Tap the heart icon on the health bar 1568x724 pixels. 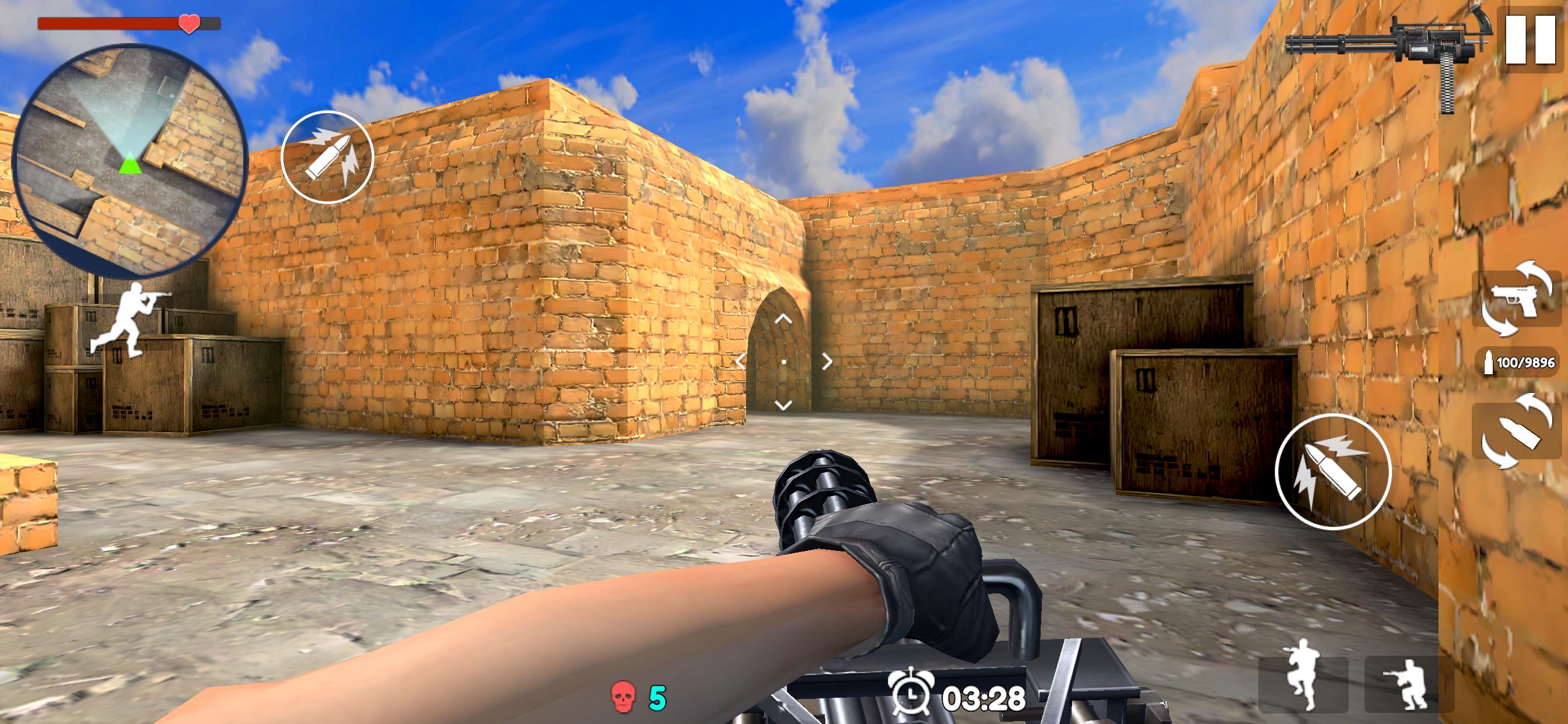pos(188,24)
